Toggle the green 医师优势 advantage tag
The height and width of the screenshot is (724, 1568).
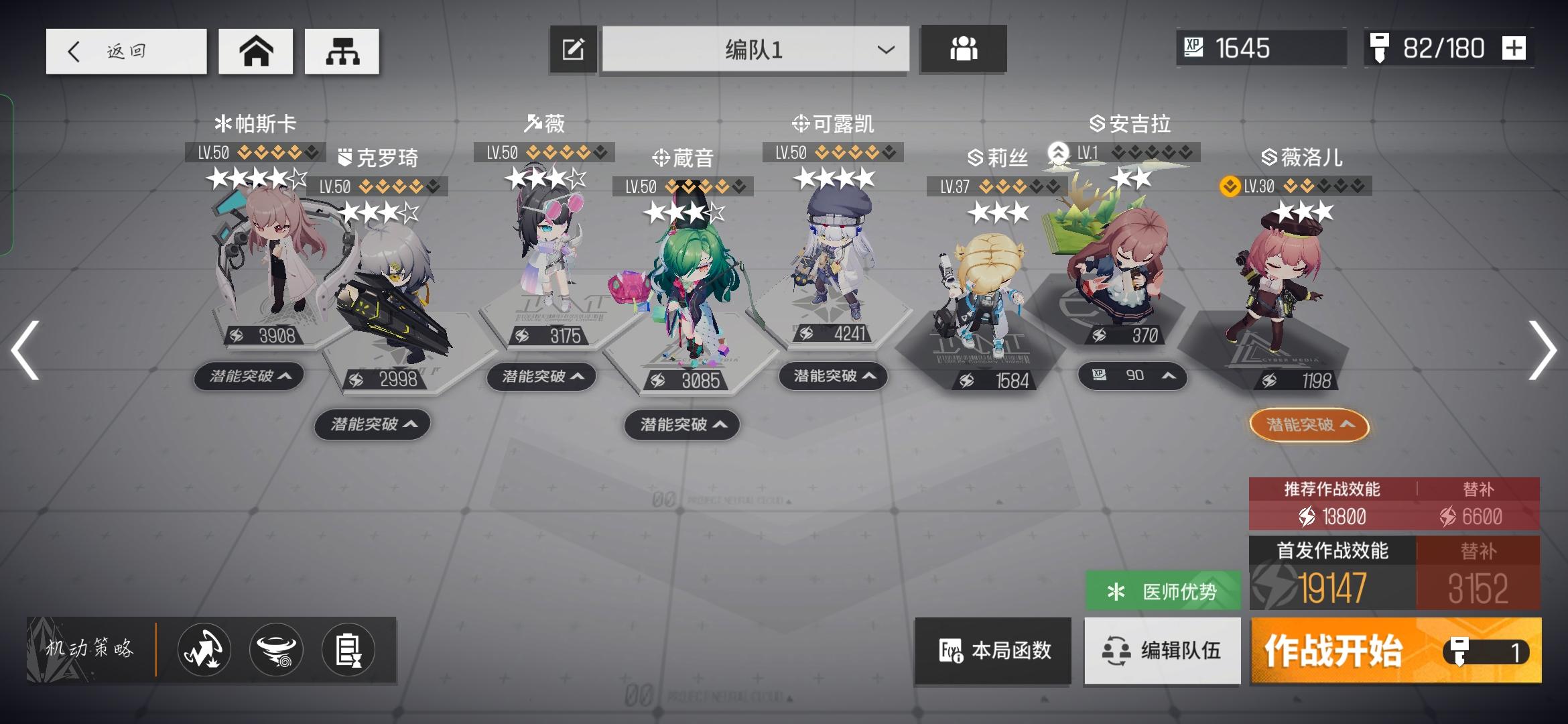click(x=1163, y=589)
